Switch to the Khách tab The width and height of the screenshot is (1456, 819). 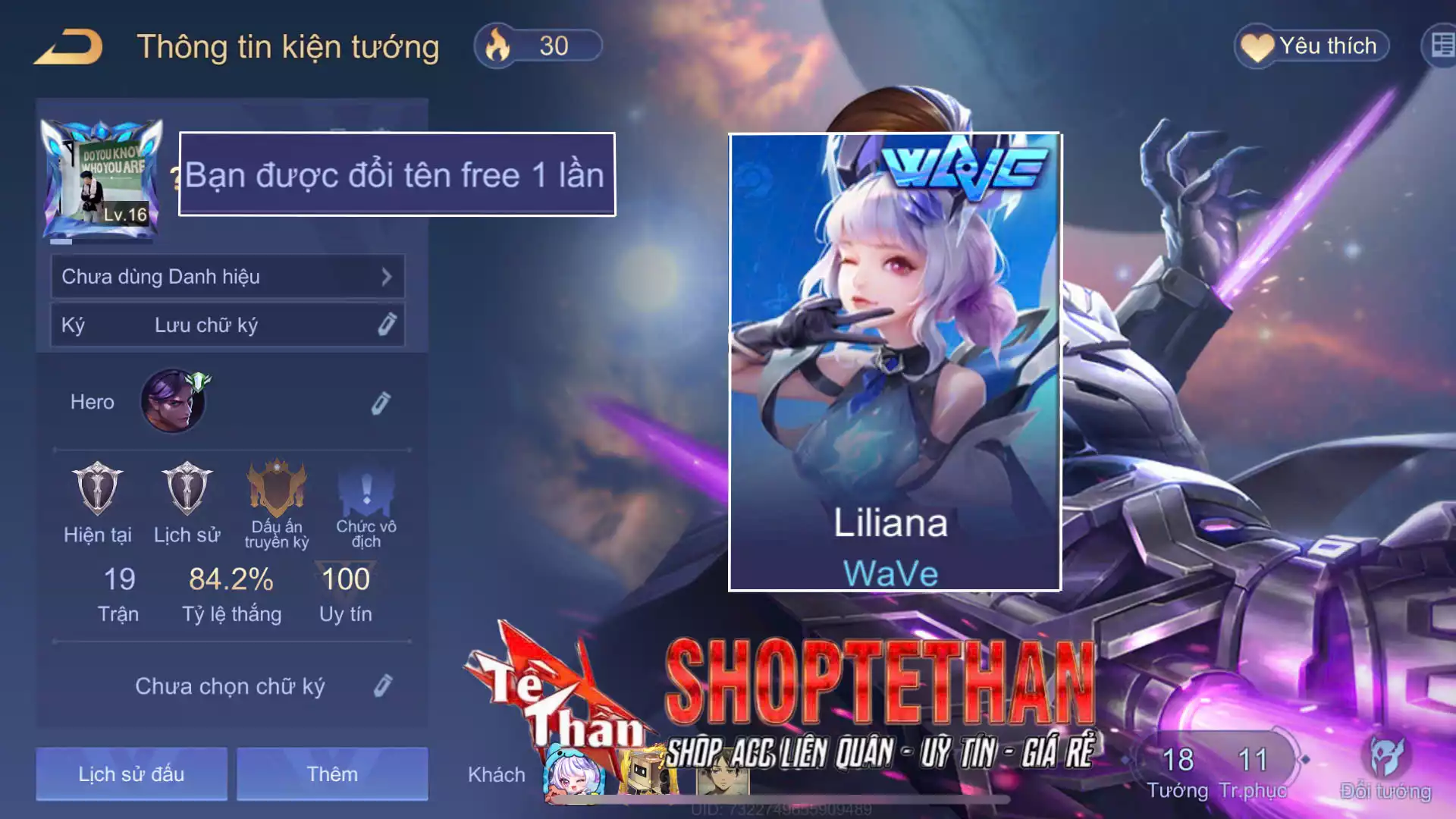click(x=497, y=774)
